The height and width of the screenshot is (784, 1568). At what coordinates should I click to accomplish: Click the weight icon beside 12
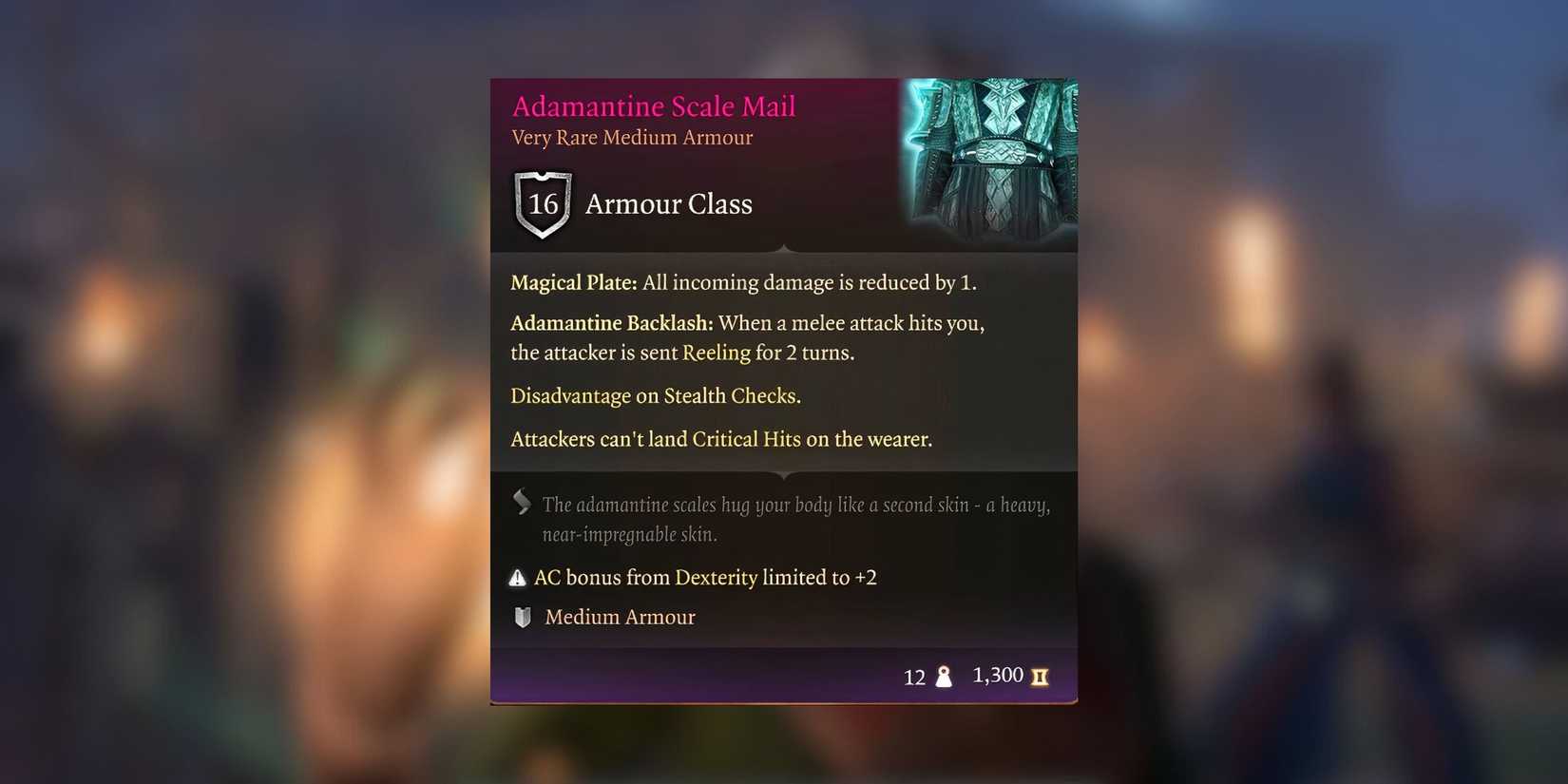[944, 677]
